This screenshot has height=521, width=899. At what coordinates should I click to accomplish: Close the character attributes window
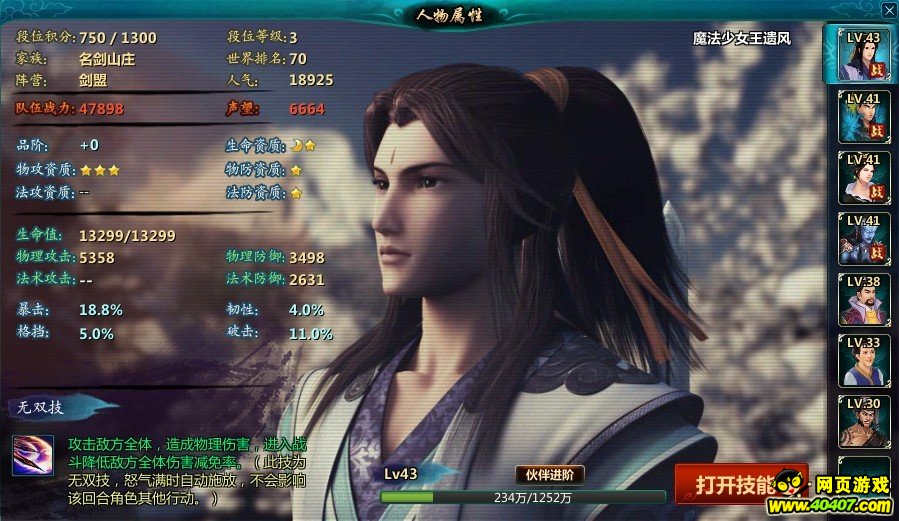point(888,10)
